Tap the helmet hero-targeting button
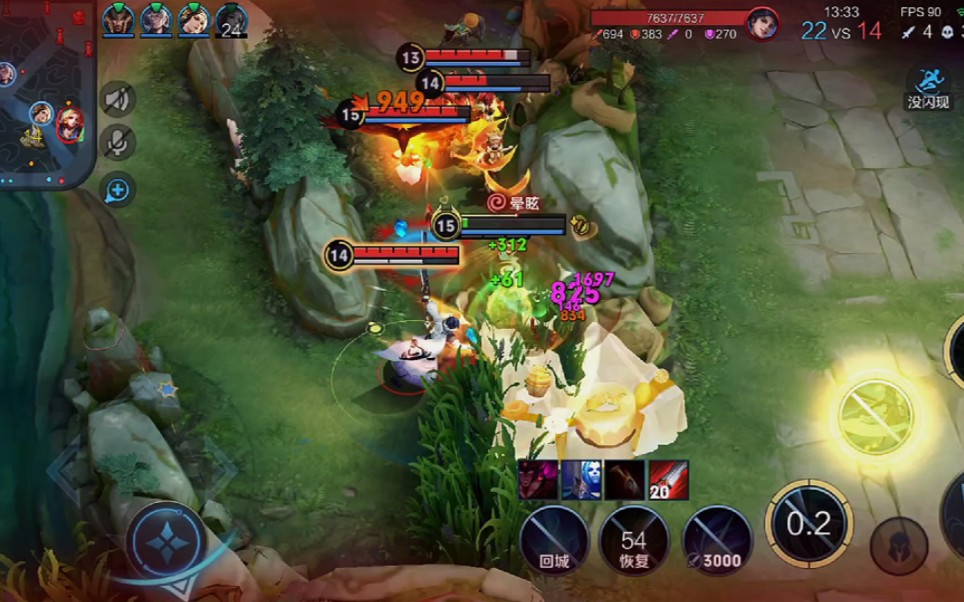The width and height of the screenshot is (964, 602). (x=898, y=547)
